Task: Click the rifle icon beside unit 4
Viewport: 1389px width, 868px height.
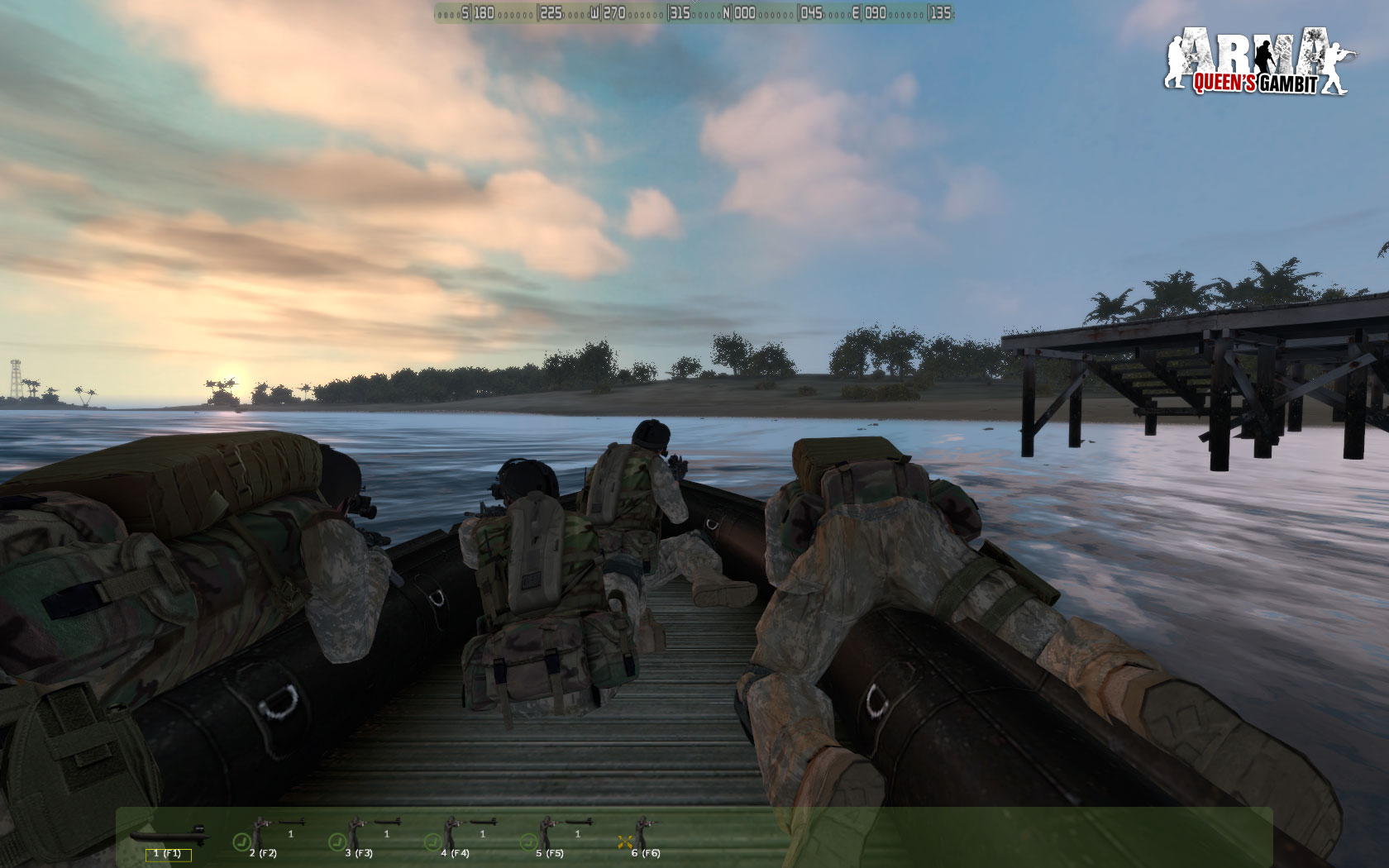Action: [x=483, y=823]
